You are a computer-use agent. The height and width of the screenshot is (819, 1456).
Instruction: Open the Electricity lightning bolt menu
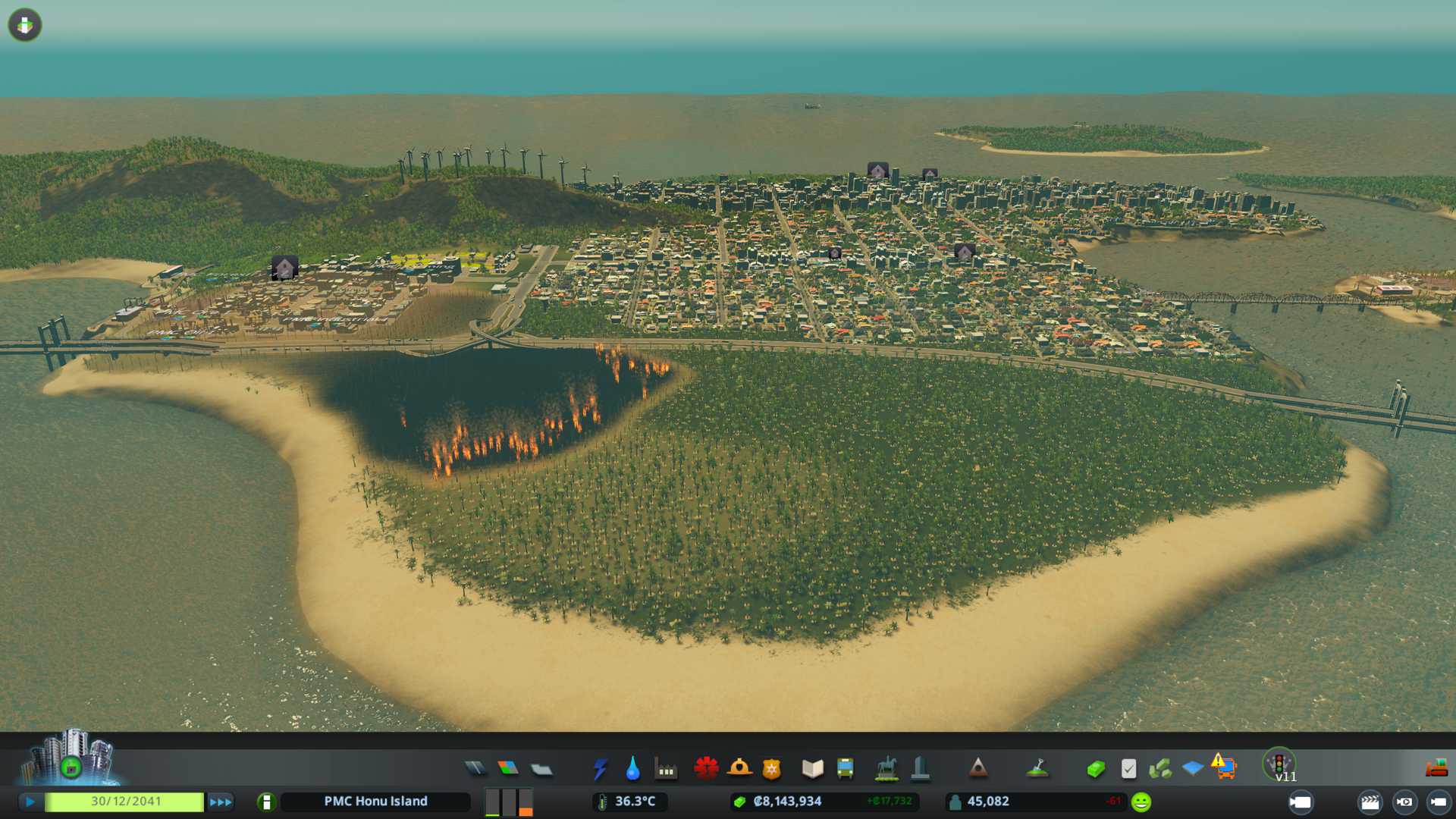pos(600,769)
